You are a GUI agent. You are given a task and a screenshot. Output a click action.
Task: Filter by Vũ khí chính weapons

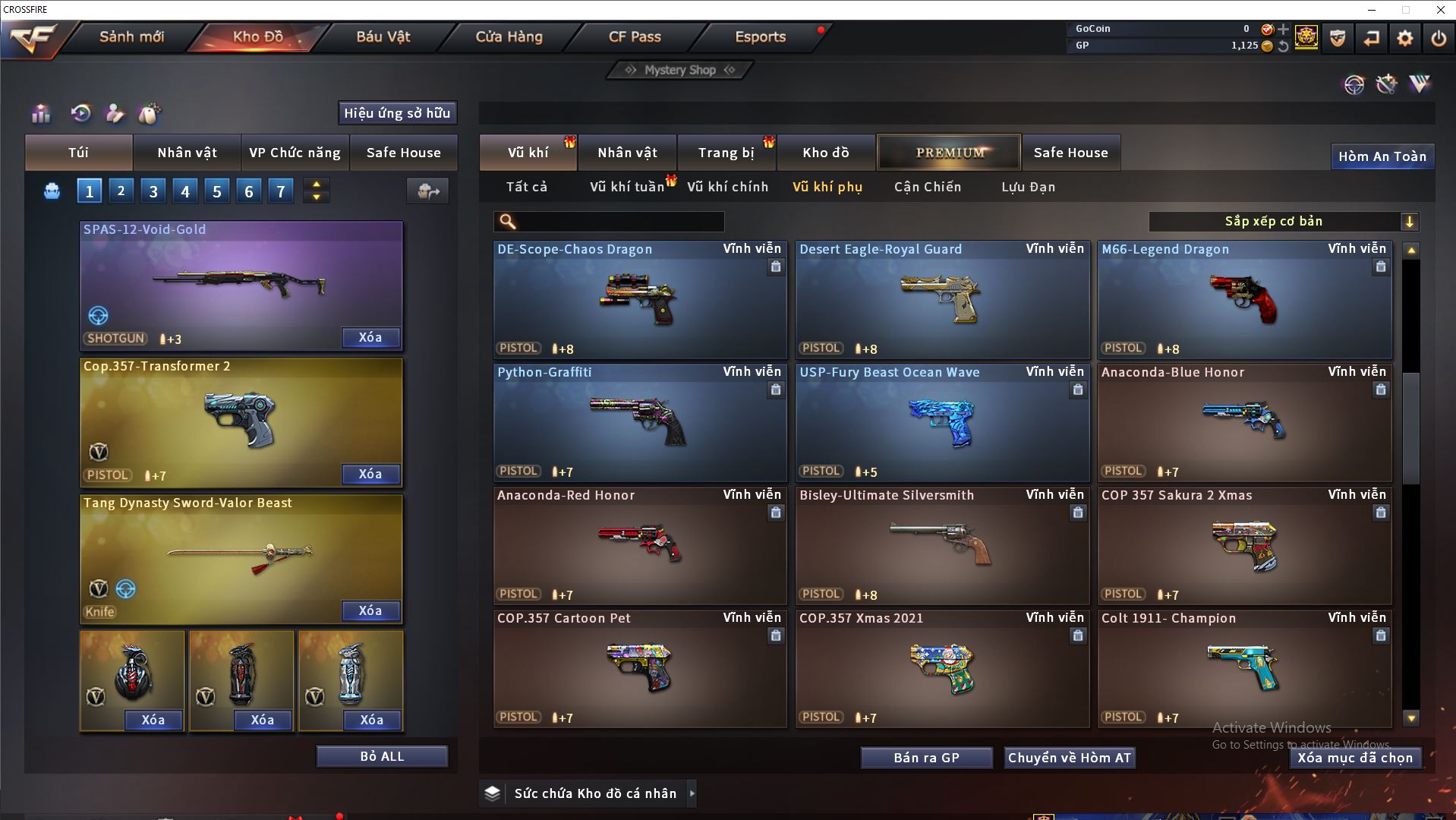[x=727, y=187]
